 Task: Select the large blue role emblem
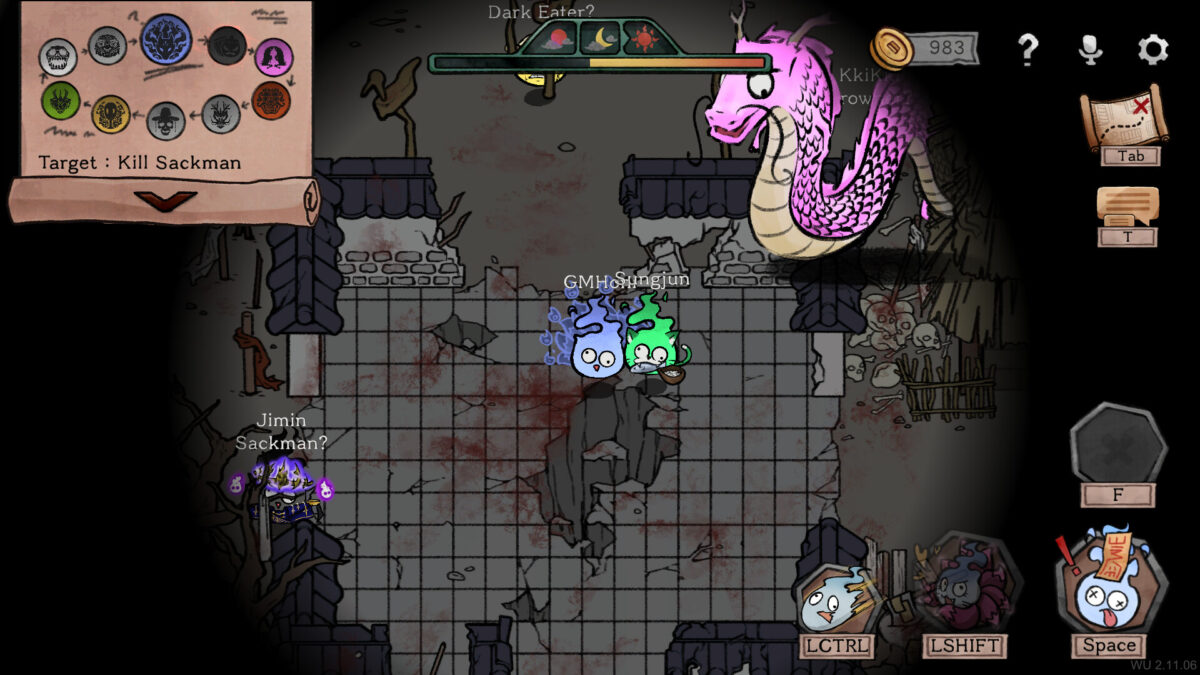pos(166,39)
